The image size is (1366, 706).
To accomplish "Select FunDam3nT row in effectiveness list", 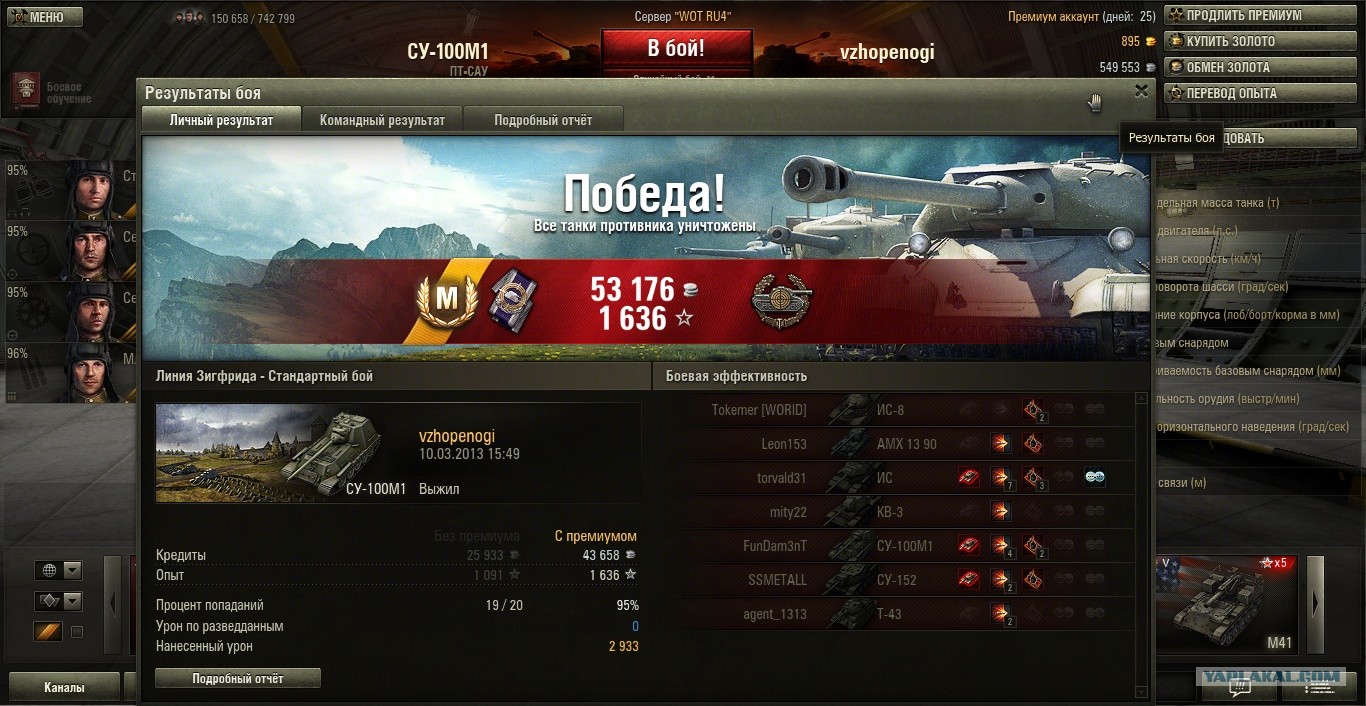I will coord(916,546).
